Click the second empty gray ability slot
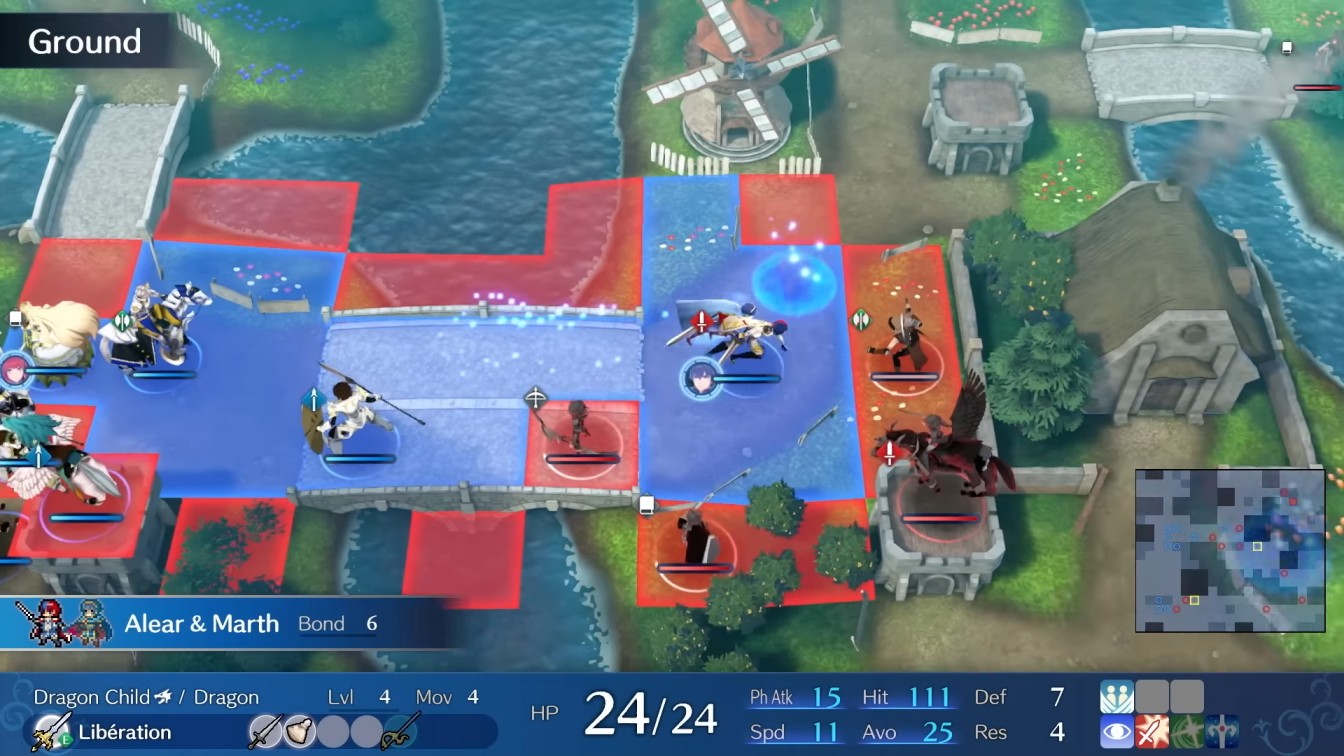This screenshot has height=756, width=1344. (1186, 696)
